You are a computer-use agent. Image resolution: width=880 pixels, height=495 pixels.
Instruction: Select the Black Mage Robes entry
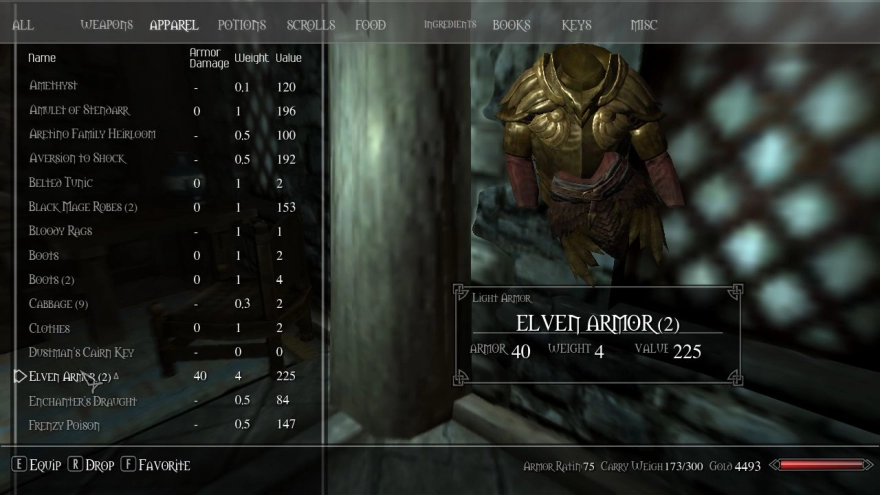[x=83, y=207]
